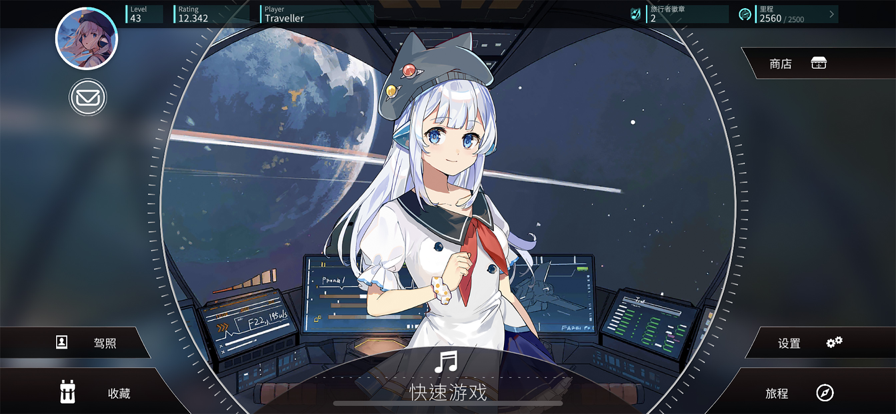Click the player avatar portrait
Viewport: 896px width, 414px height.
pyautogui.click(x=86, y=38)
